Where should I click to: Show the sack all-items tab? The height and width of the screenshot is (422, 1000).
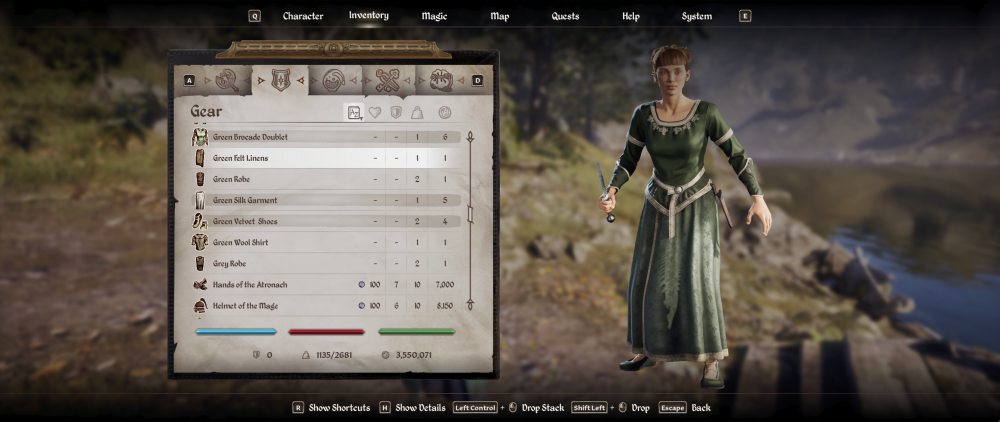(x=441, y=80)
